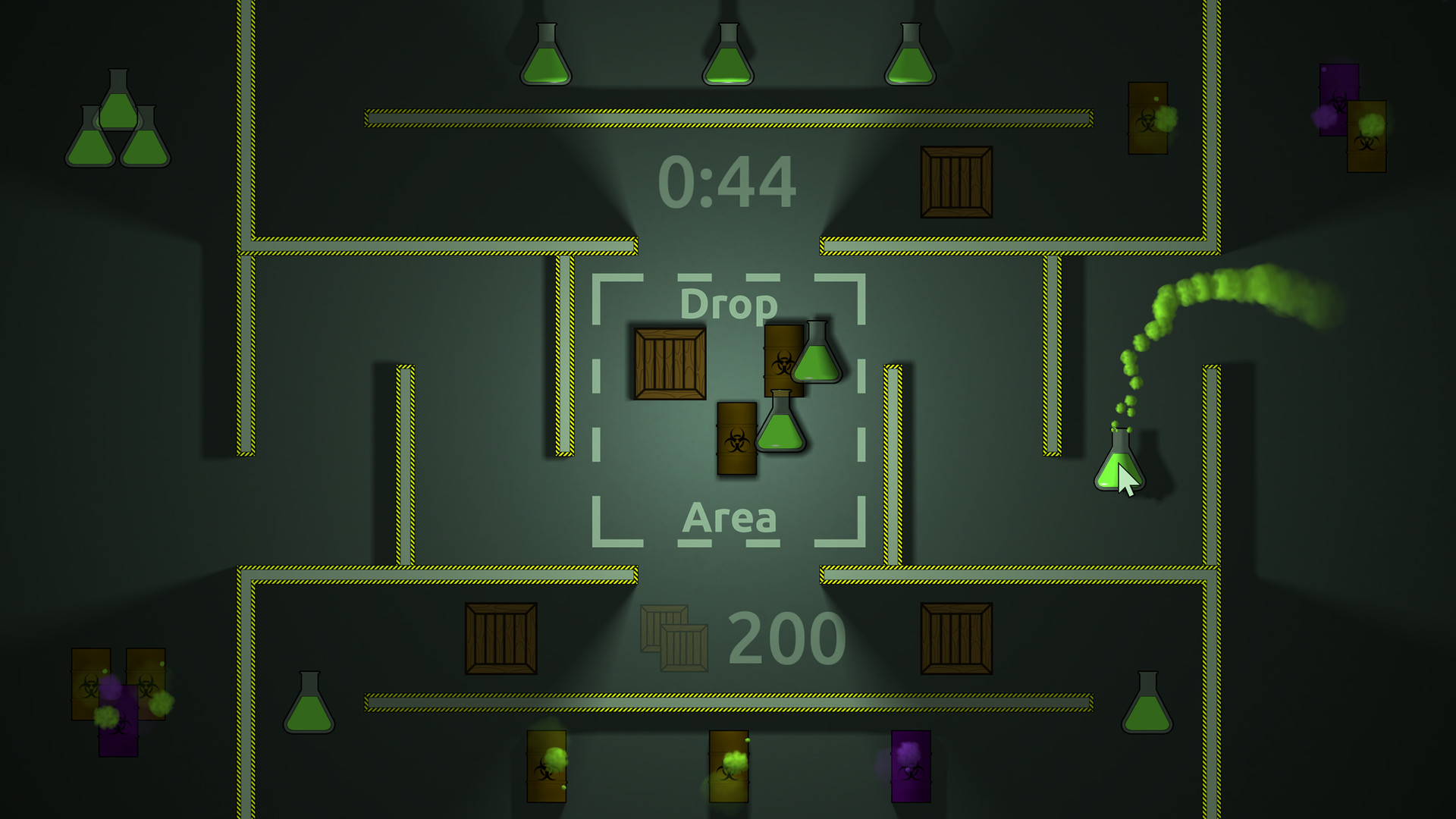Click the 200 score counter
The image size is (1456, 819).
coord(783,637)
